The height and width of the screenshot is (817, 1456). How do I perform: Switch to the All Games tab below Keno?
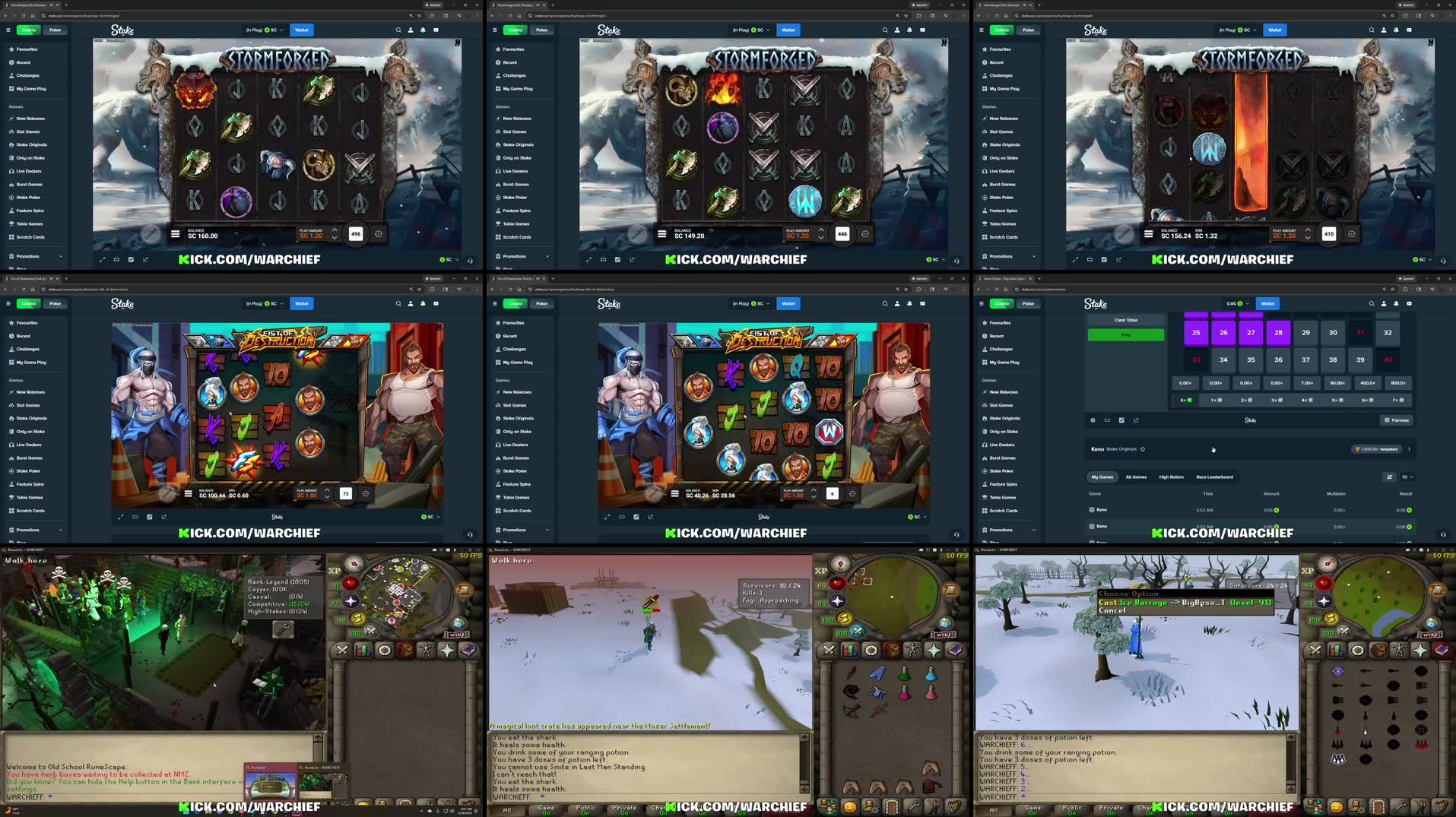click(1136, 477)
